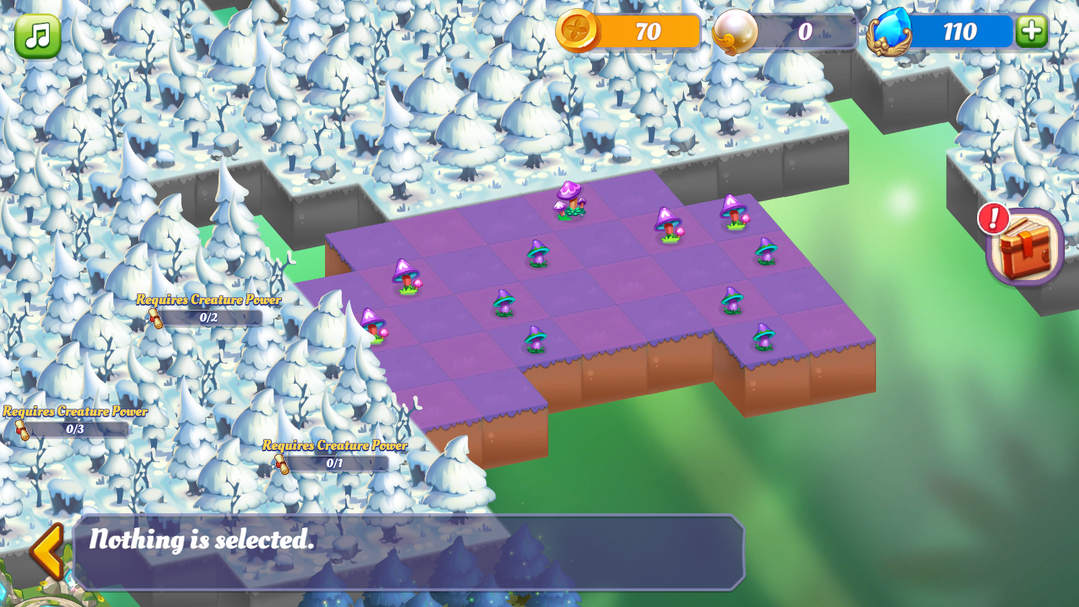The height and width of the screenshot is (607, 1079).
Task: Collapse the info panel with orange arrow
Action: point(47,551)
